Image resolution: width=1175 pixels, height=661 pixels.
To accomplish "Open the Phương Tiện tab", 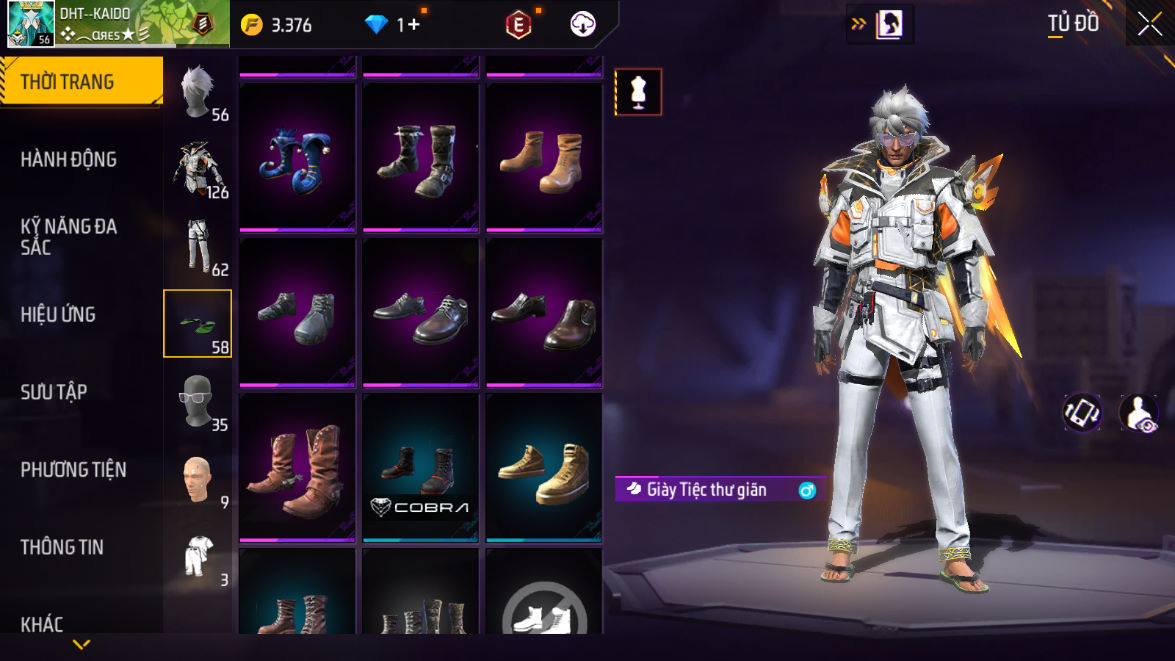I will [x=73, y=469].
